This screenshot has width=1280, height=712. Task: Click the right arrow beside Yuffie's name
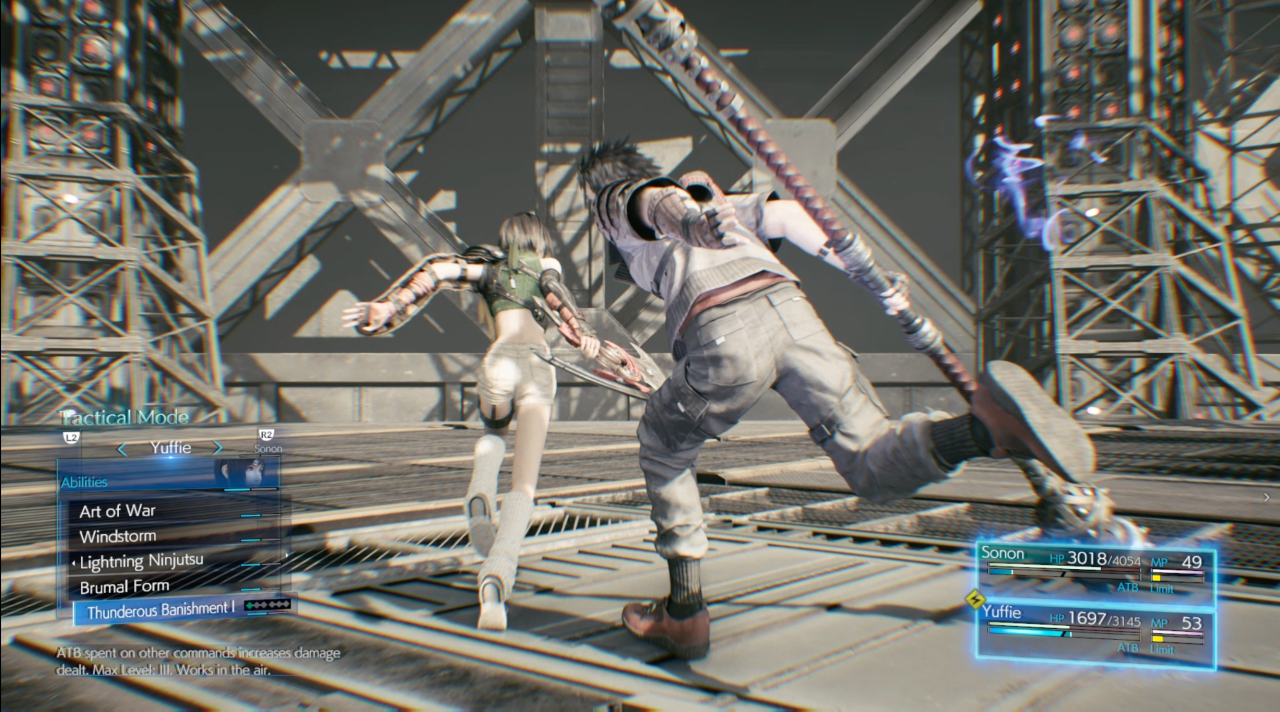click(x=219, y=449)
